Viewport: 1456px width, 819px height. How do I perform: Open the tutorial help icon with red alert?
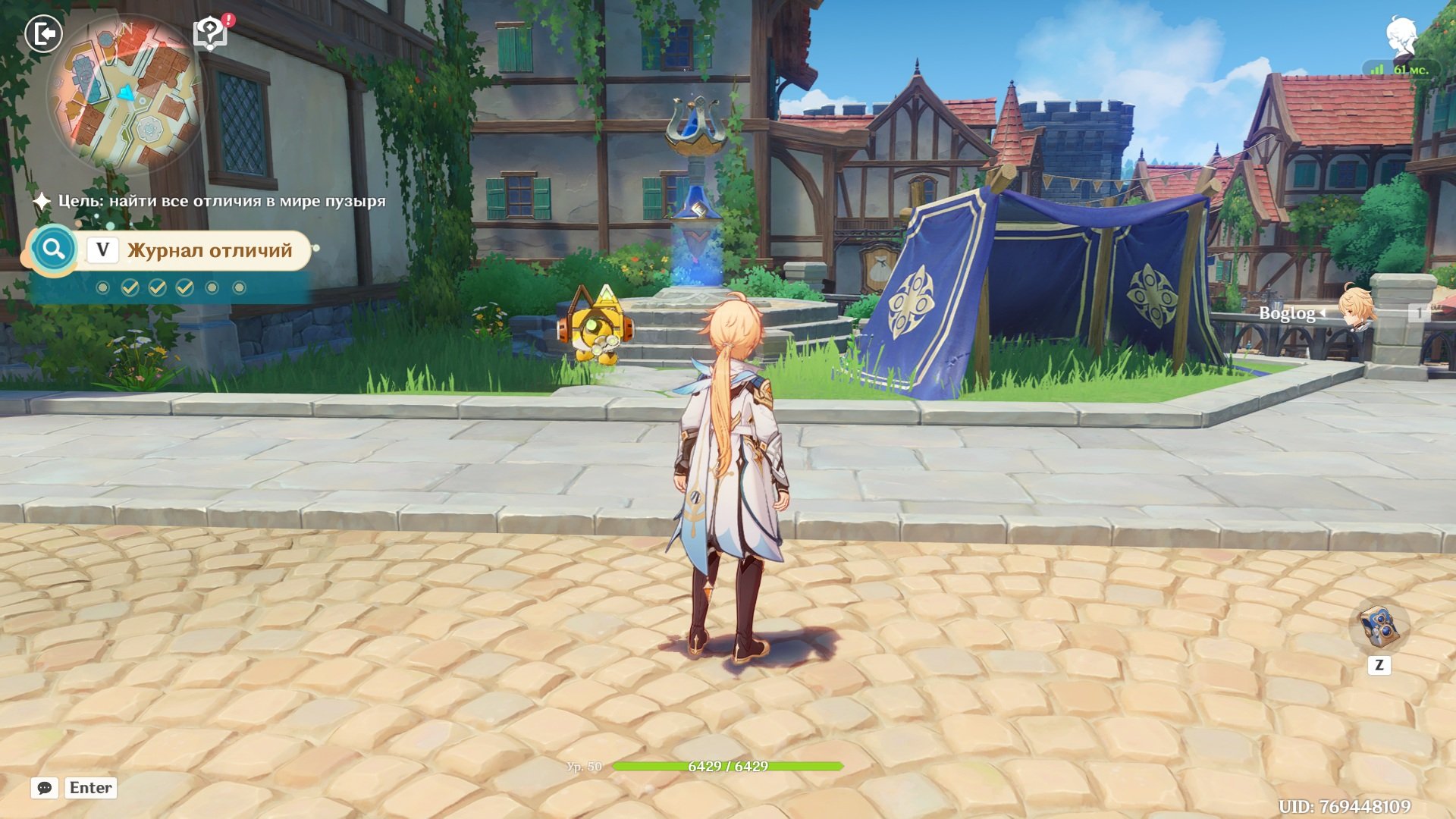[210, 34]
